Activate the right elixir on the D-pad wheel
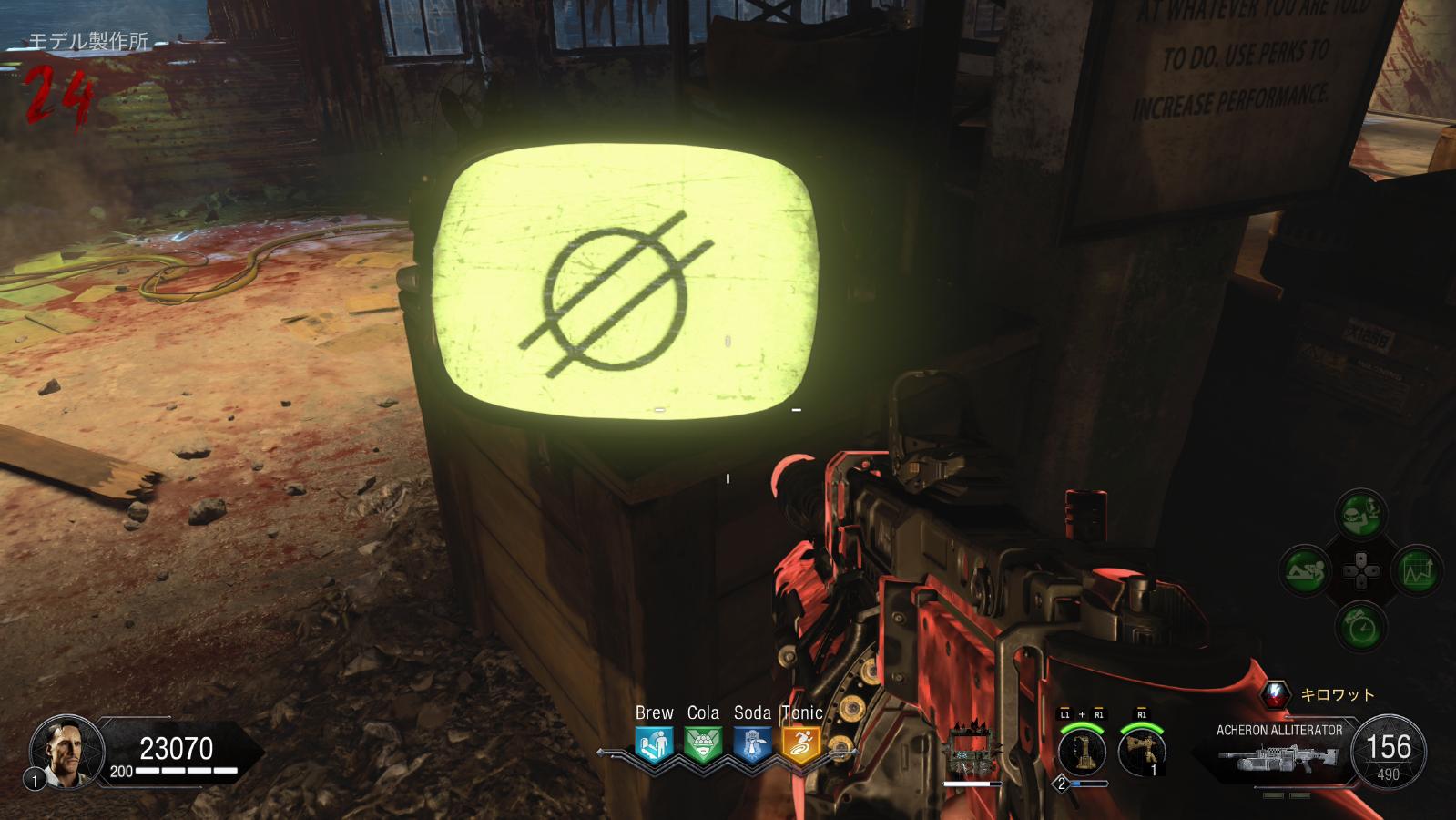1456x820 pixels. (1417, 571)
